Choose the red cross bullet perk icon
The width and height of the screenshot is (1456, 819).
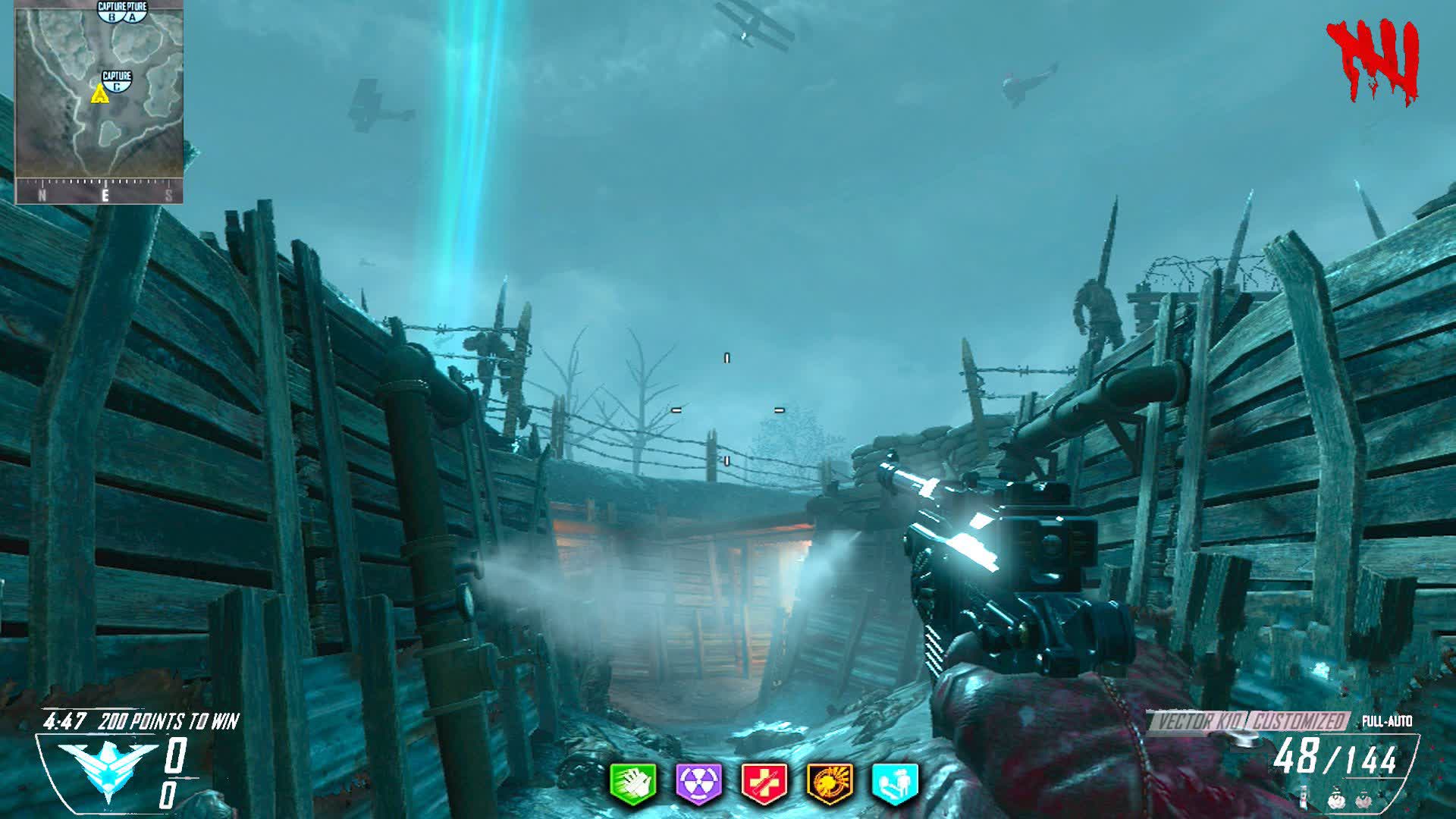[x=764, y=783]
